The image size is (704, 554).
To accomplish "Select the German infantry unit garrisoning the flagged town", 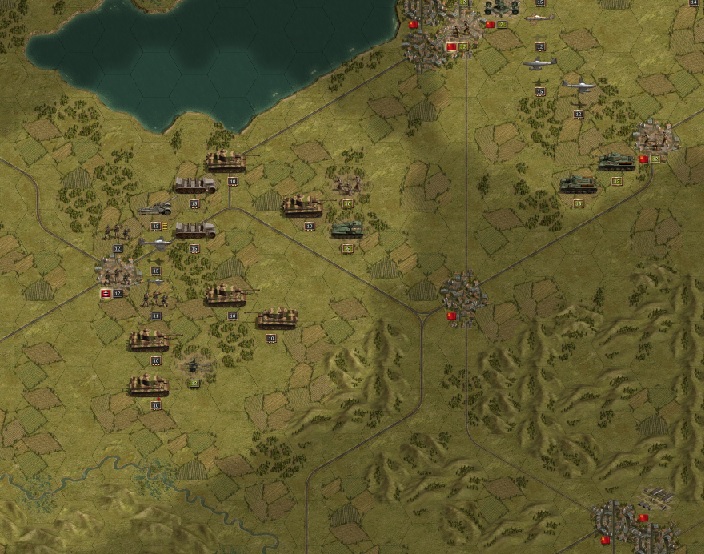I will click(118, 271).
